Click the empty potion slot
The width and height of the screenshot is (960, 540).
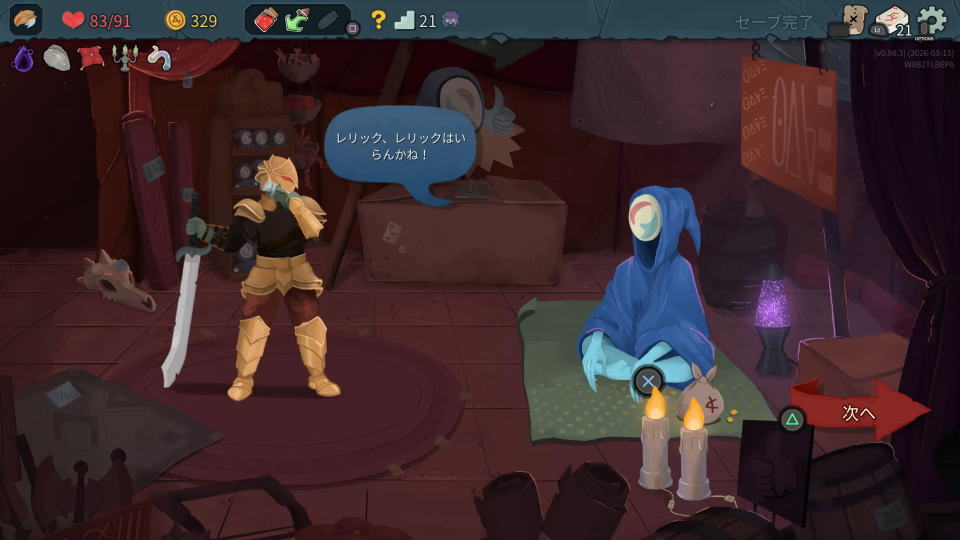point(329,20)
